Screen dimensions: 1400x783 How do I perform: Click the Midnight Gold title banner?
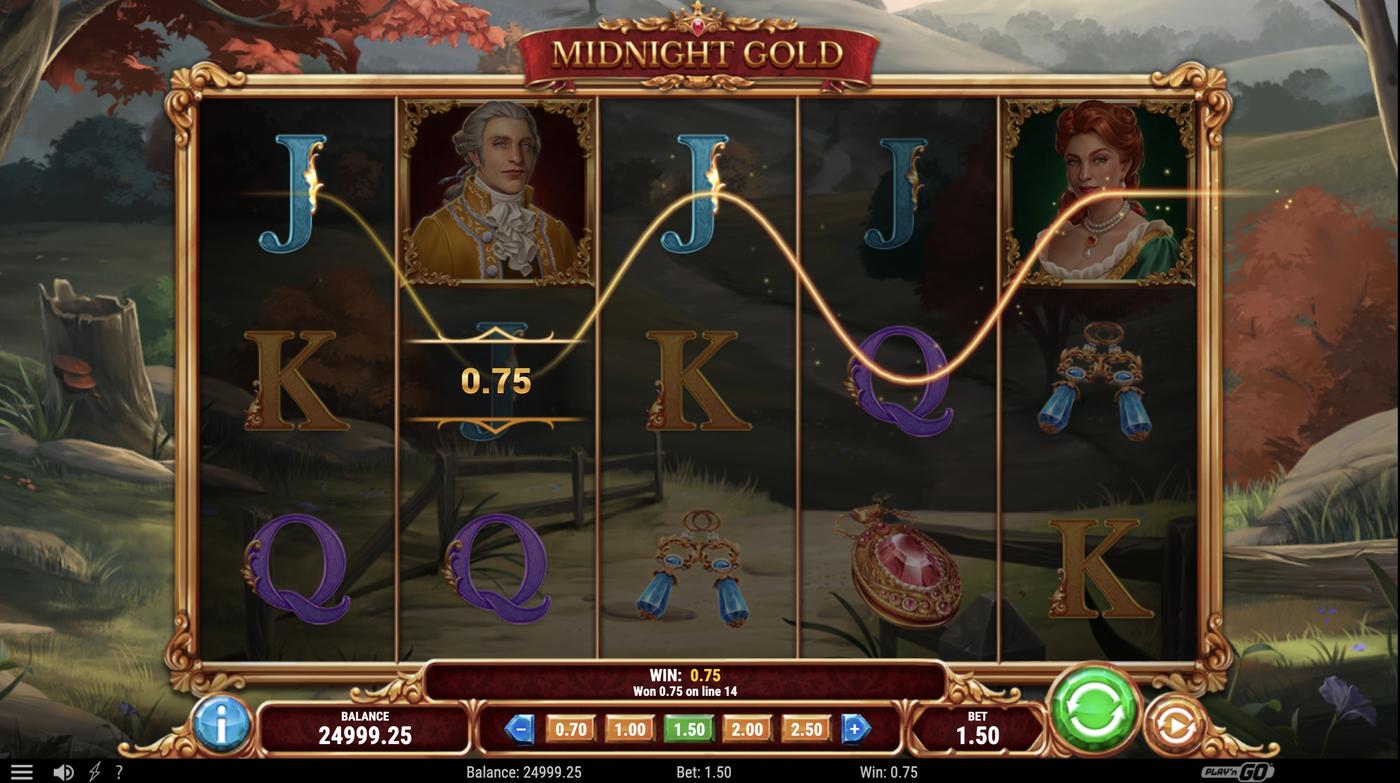(x=700, y=48)
